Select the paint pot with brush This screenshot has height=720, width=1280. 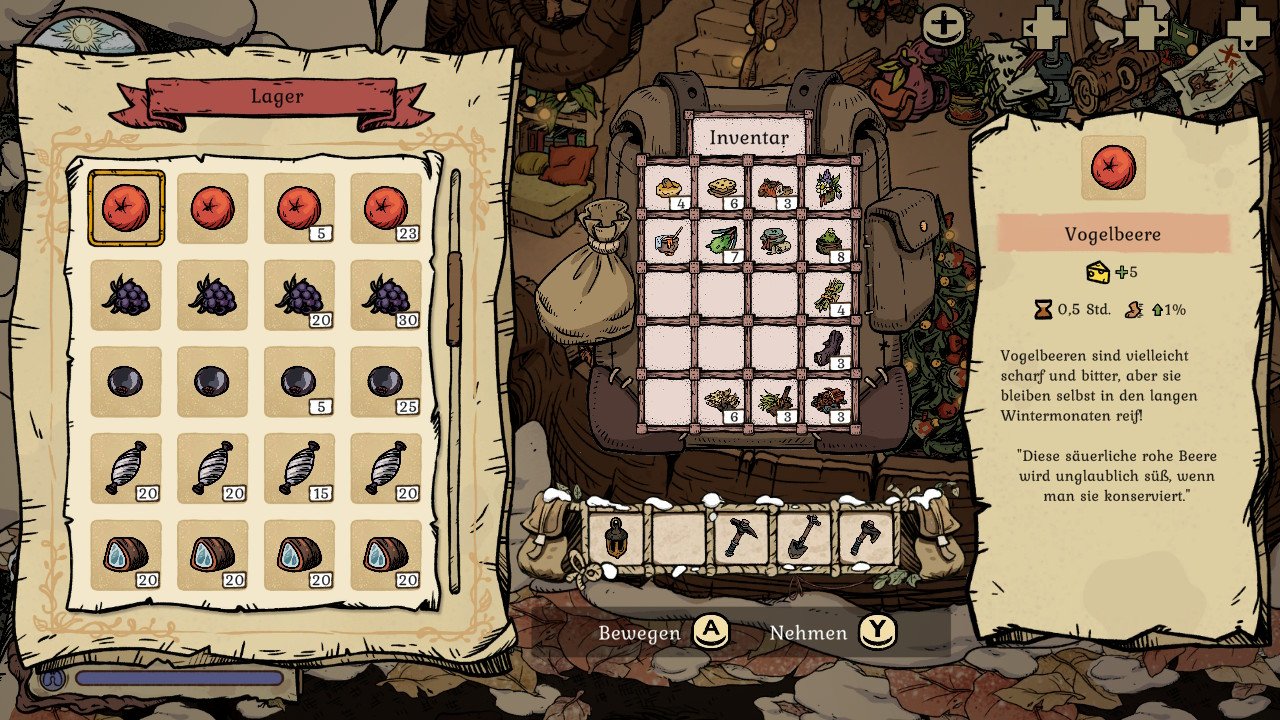[x=667, y=241]
